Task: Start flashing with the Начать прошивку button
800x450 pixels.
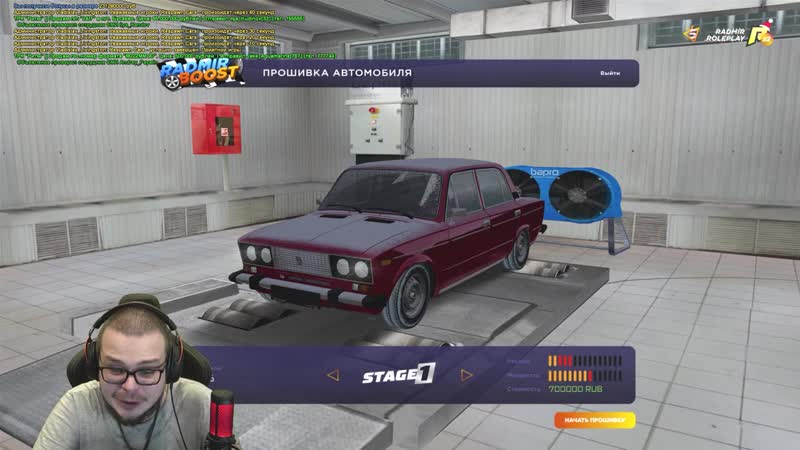Action: pos(595,421)
